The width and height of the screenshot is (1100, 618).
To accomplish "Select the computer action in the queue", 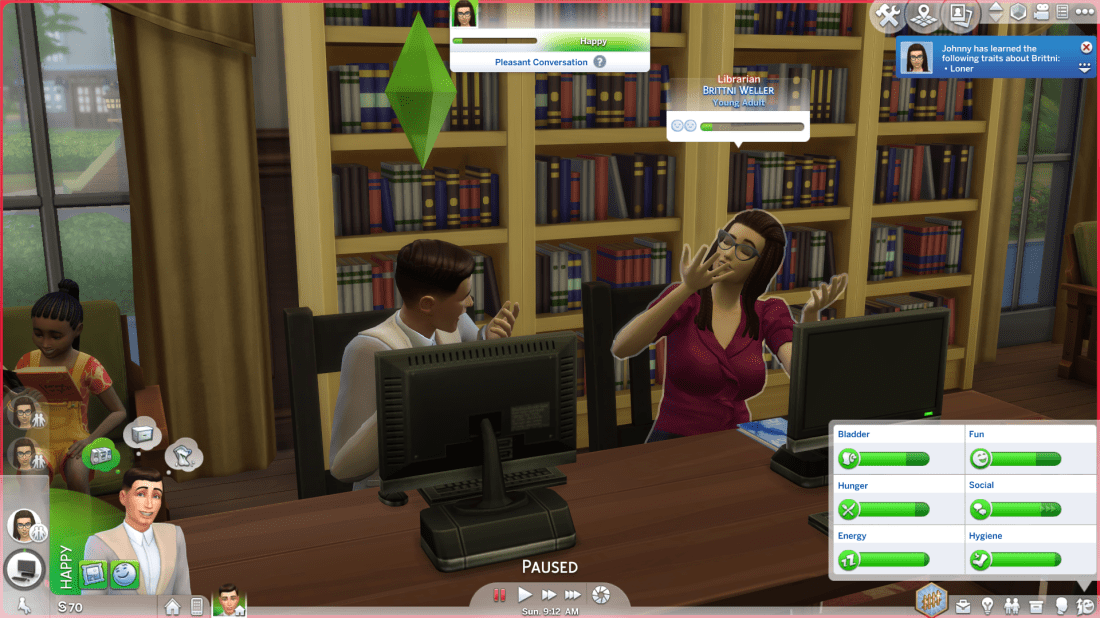I will 24,569.
